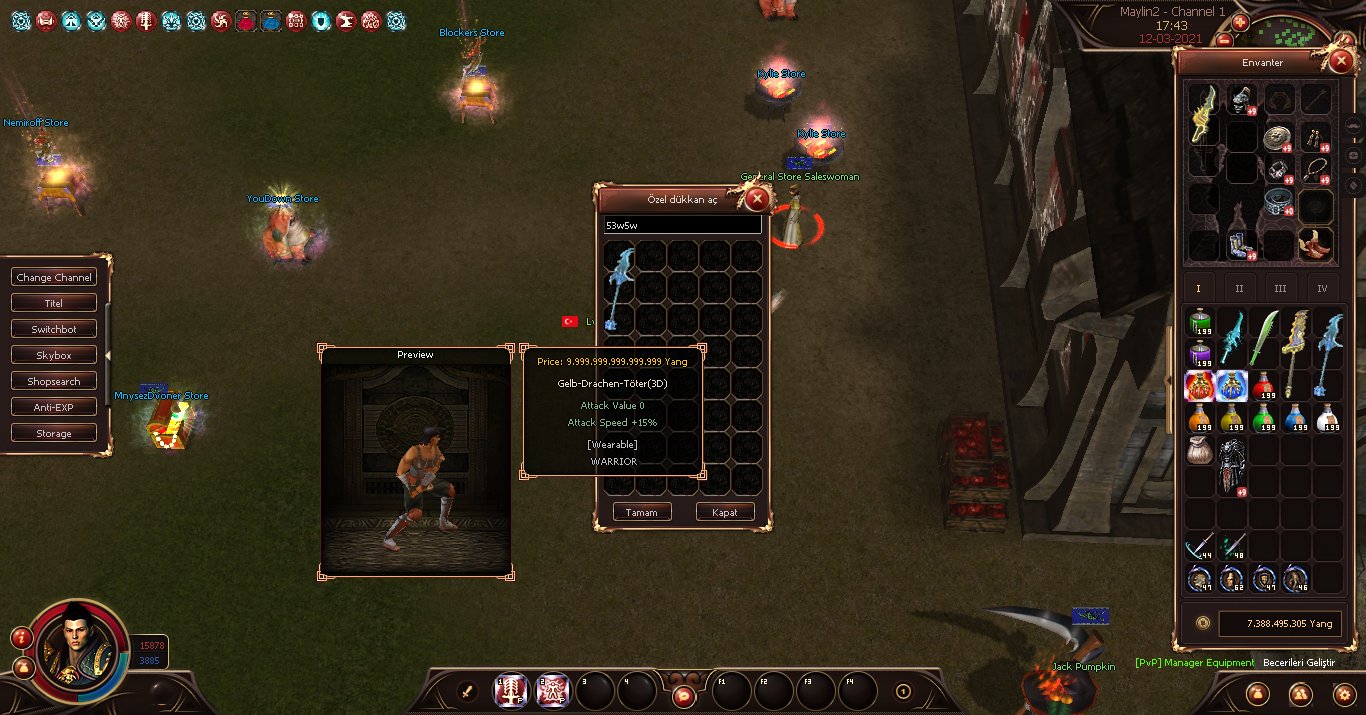Open the Storage window
The width and height of the screenshot is (1366, 715).
[54, 433]
